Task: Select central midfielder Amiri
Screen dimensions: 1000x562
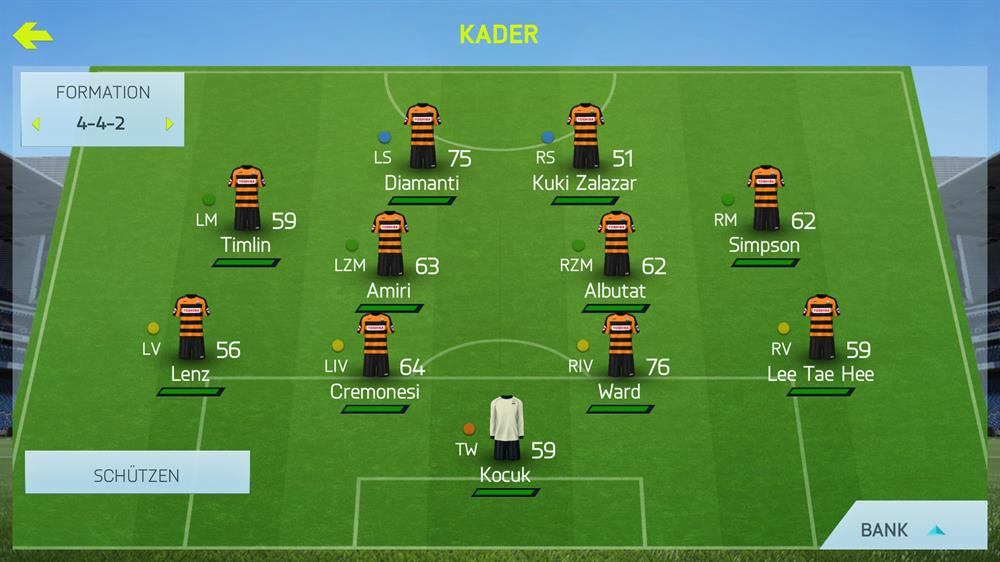Action: [x=389, y=245]
